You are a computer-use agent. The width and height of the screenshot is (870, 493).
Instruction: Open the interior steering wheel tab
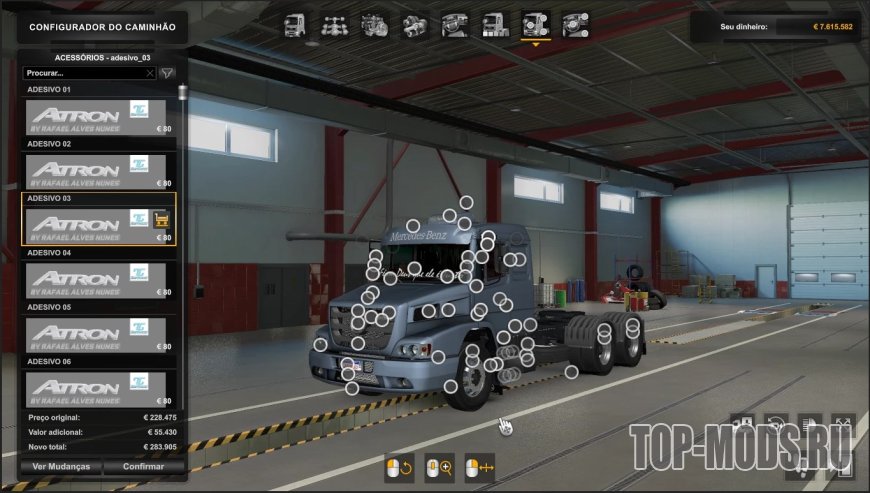click(456, 24)
